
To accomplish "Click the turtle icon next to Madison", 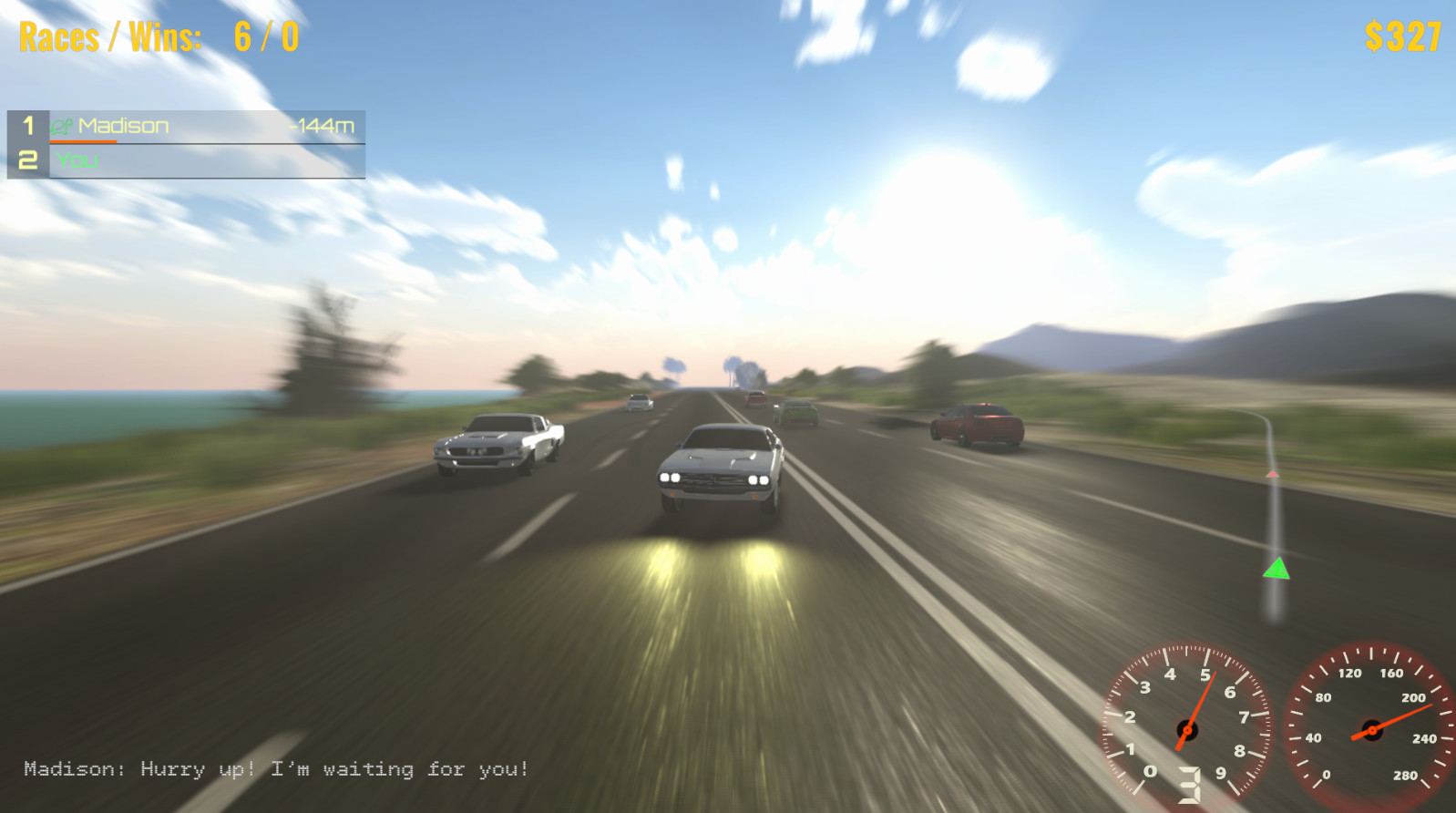I will pyautogui.click(x=62, y=127).
